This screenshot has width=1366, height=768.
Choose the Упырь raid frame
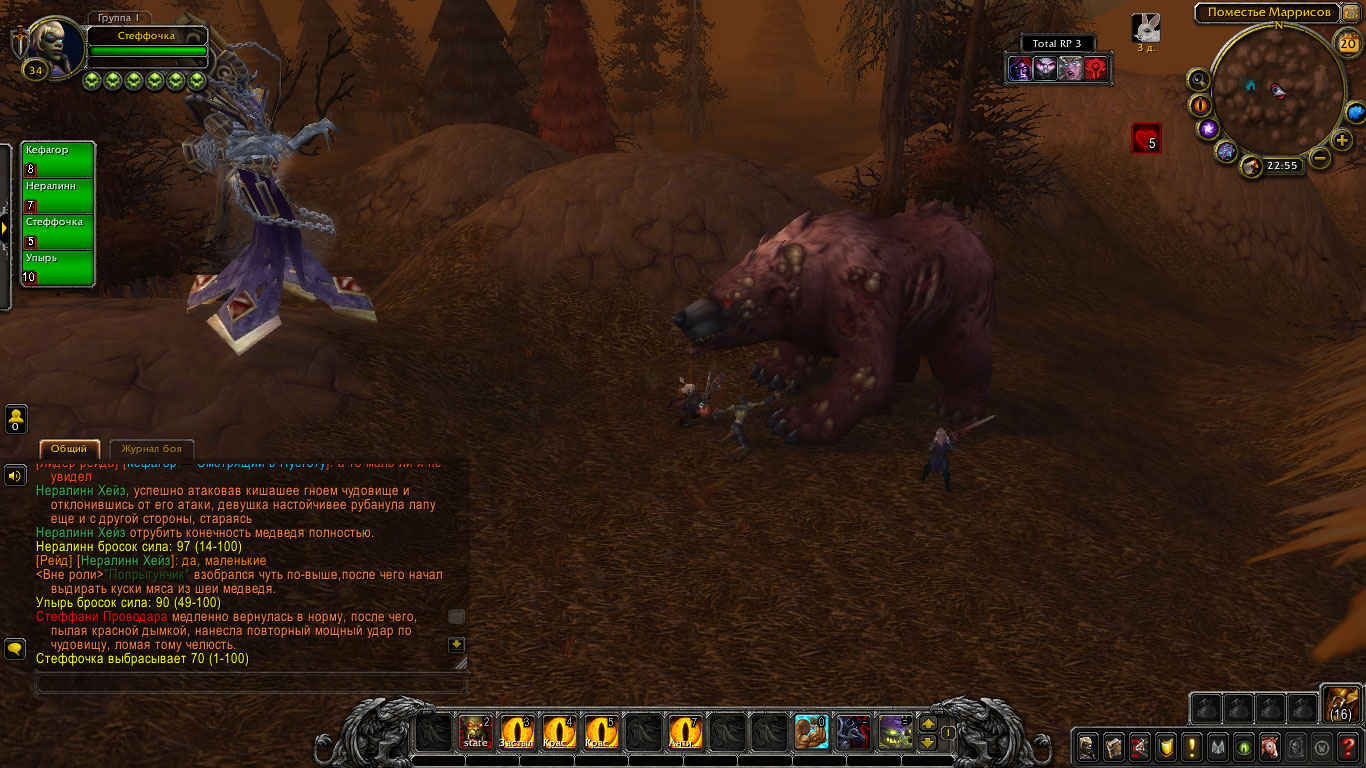tap(59, 267)
